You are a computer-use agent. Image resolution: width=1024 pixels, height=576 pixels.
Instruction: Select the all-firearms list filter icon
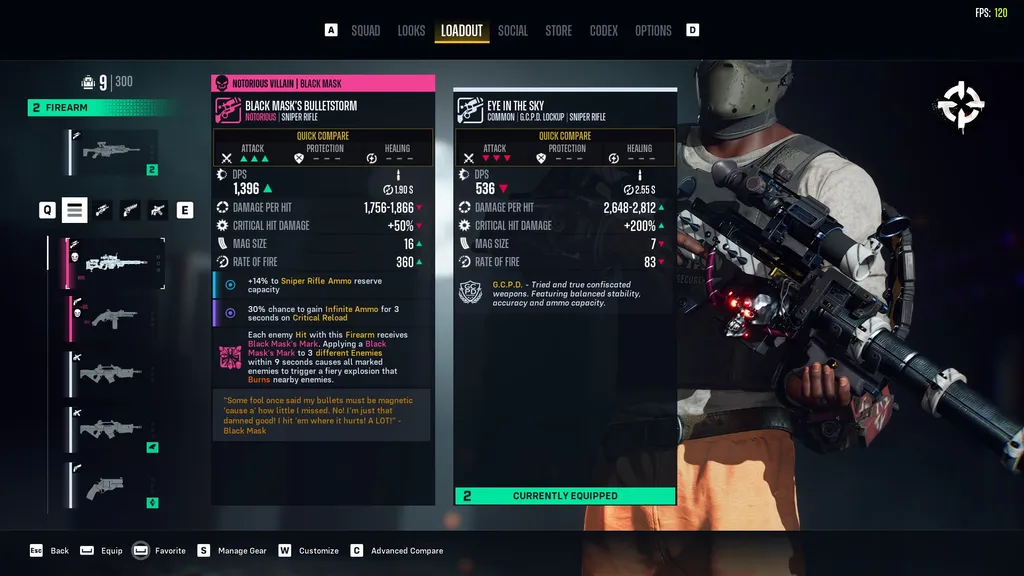pyautogui.click(x=75, y=210)
